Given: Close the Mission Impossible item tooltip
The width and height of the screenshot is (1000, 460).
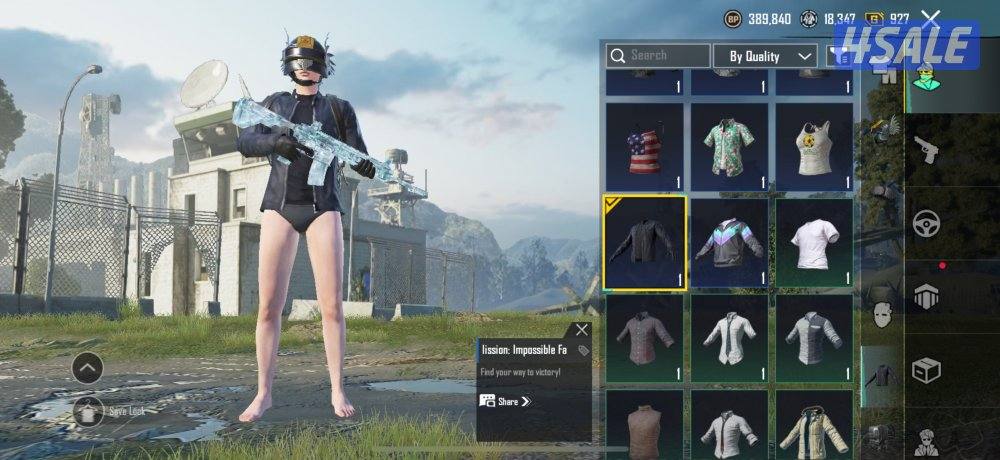Looking at the screenshot, I should [x=582, y=330].
